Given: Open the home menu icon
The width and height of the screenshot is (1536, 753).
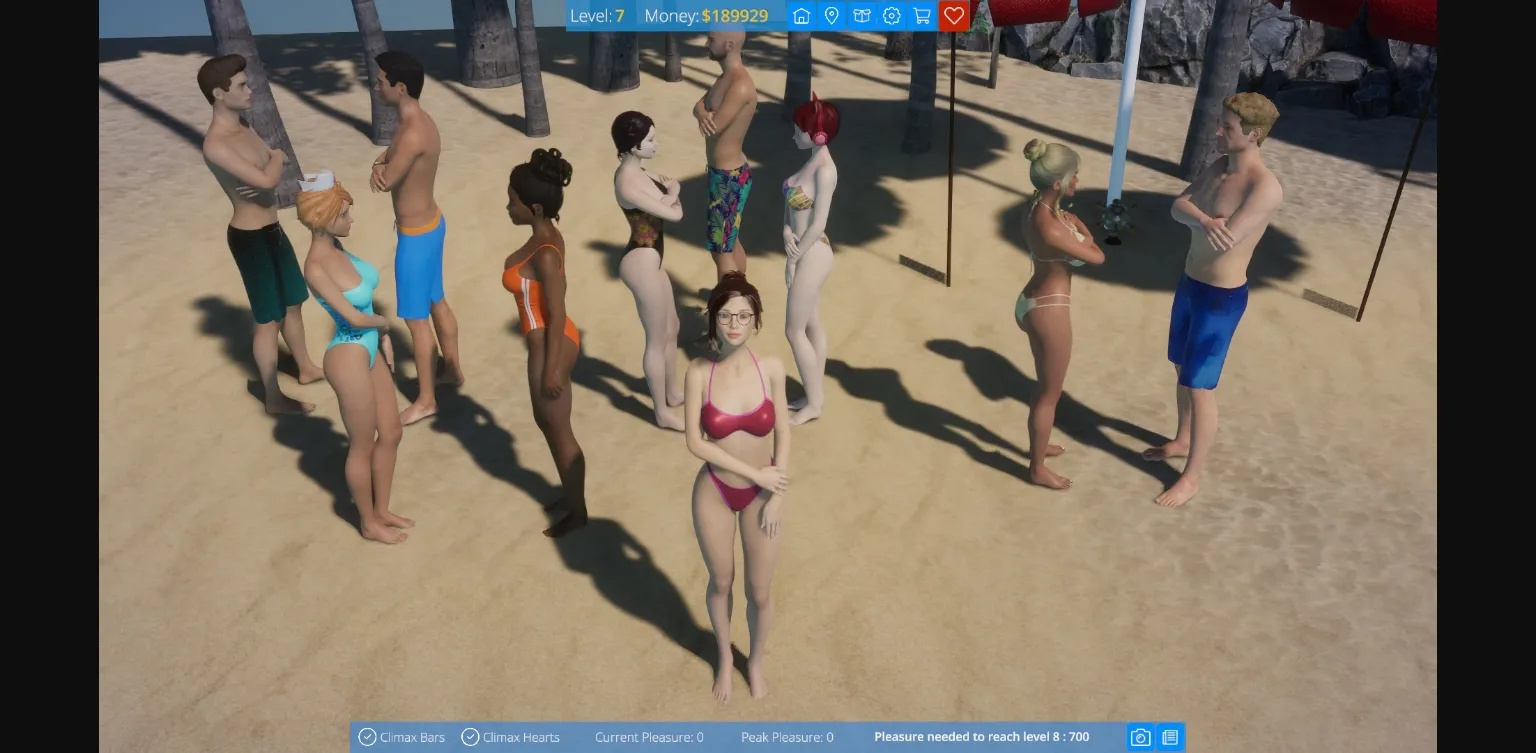Looking at the screenshot, I should click(x=800, y=16).
